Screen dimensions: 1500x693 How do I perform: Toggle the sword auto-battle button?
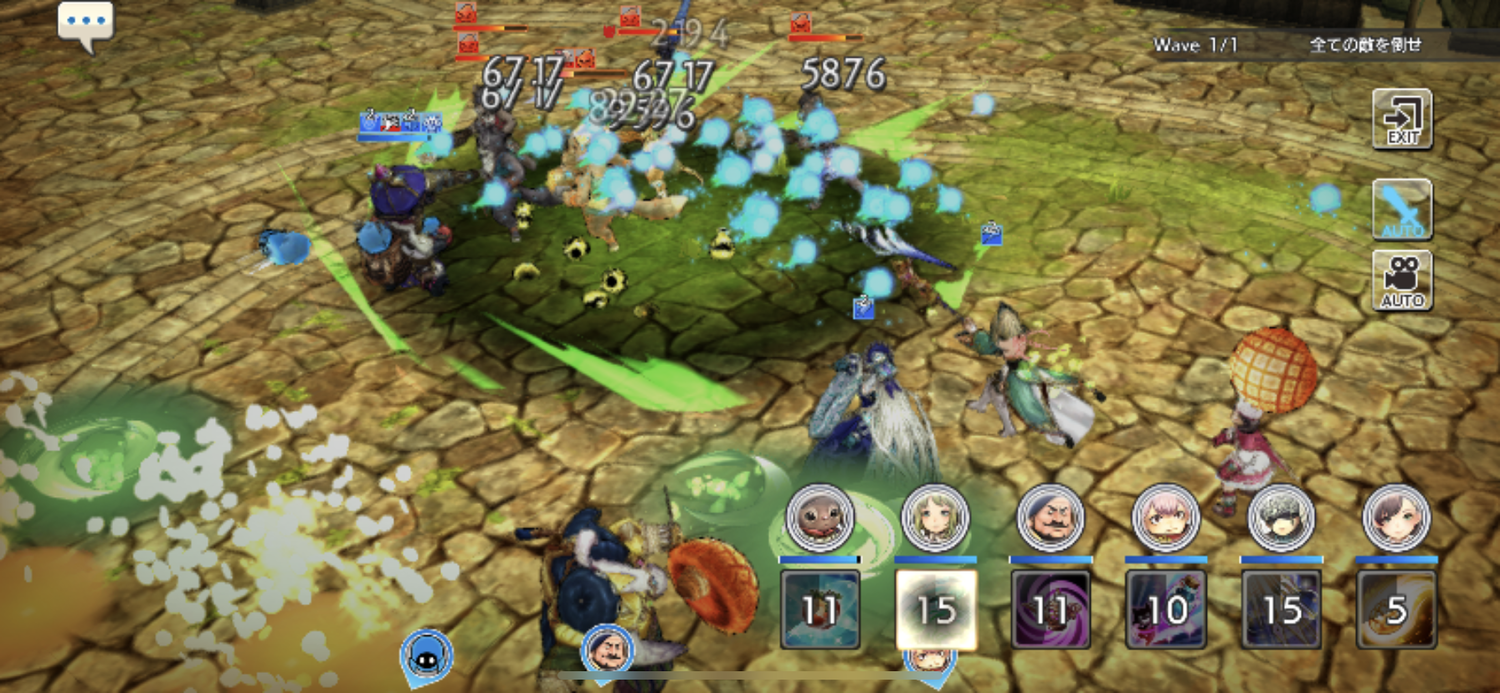[x=1402, y=209]
